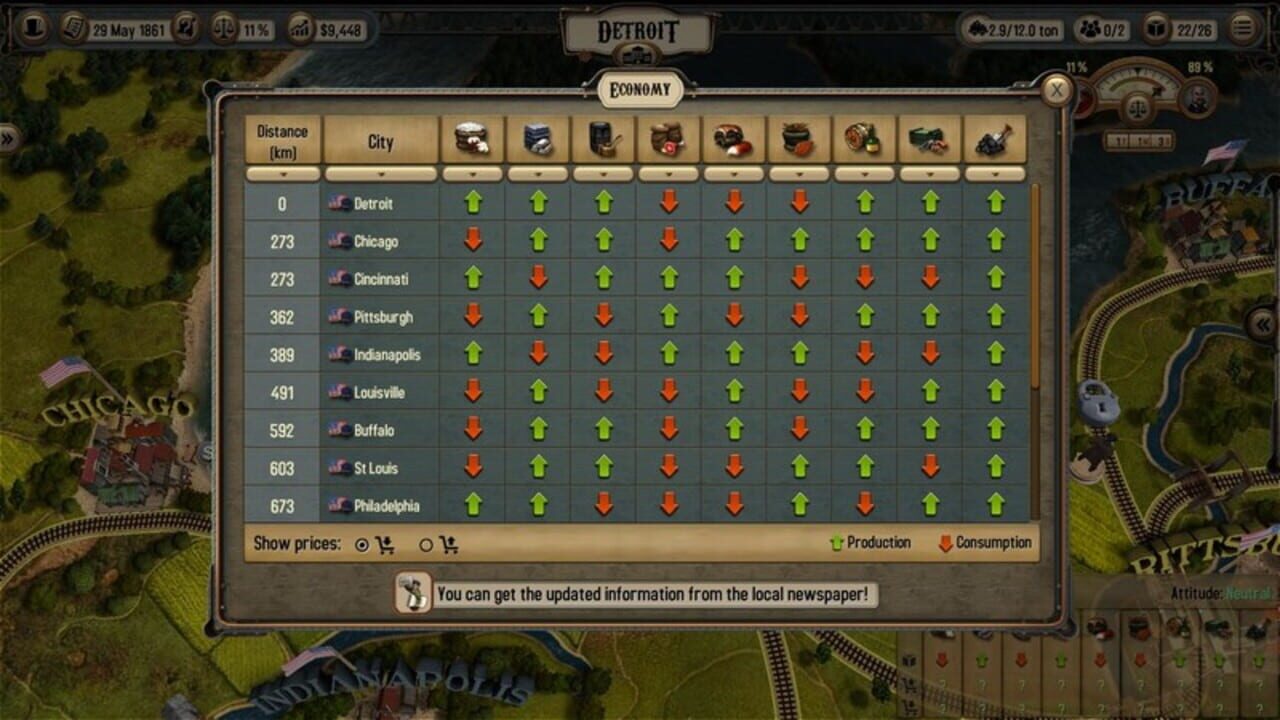Select the cotton goods column icon
Screen dimensions: 1280x720
(x=473, y=138)
